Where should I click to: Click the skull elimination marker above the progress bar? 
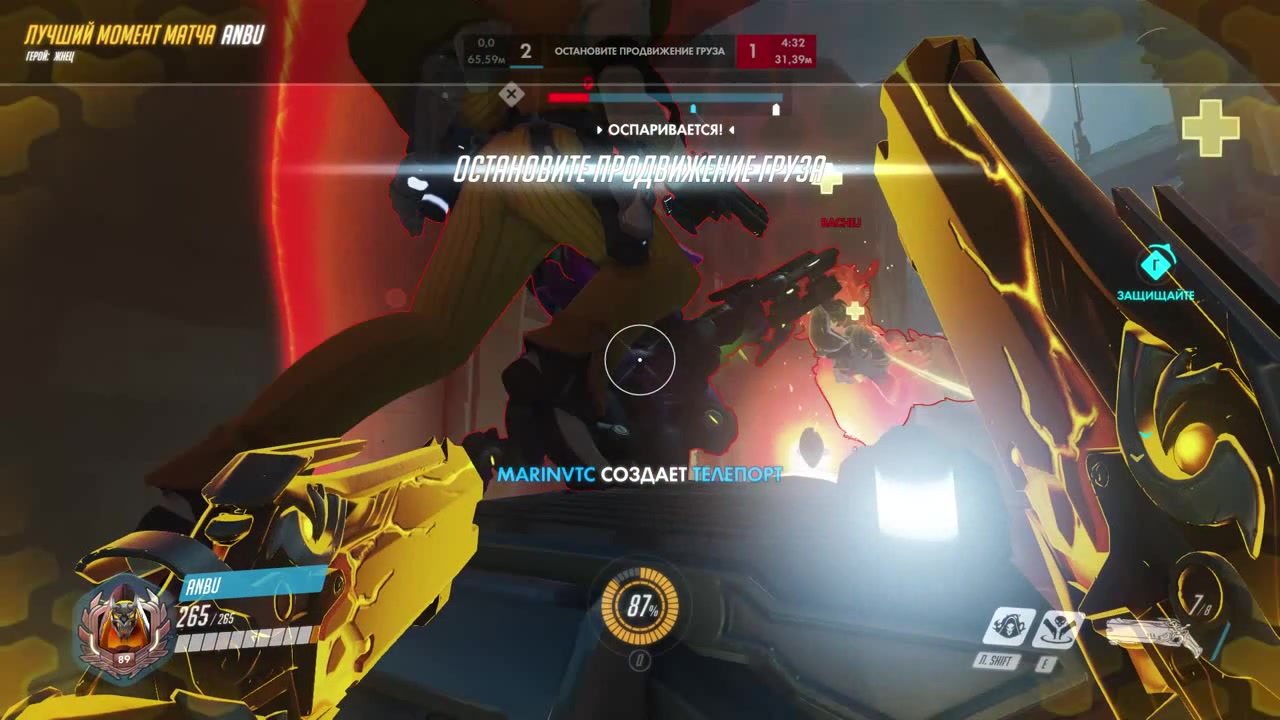click(x=513, y=94)
